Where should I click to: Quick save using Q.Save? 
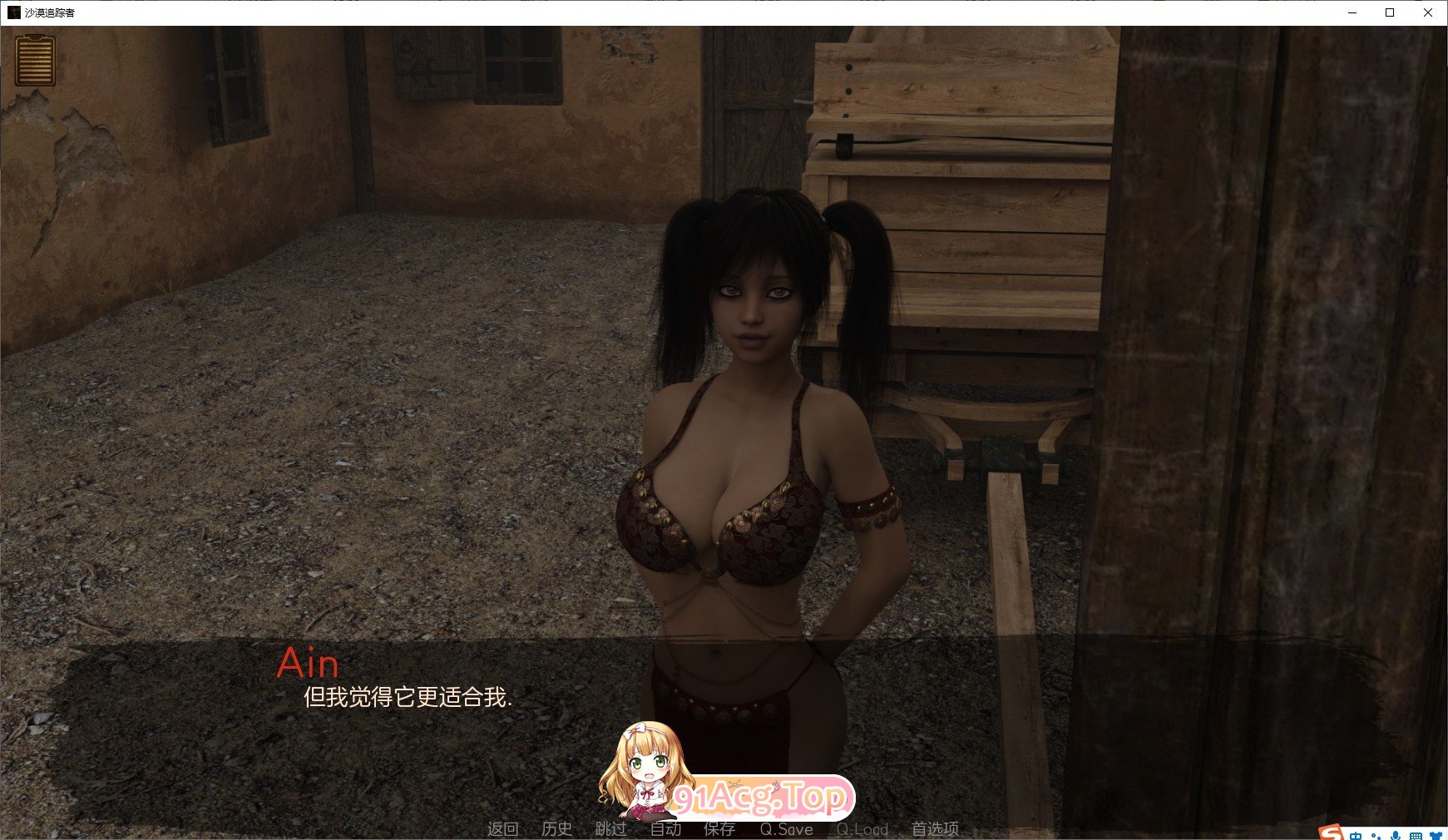(x=787, y=828)
